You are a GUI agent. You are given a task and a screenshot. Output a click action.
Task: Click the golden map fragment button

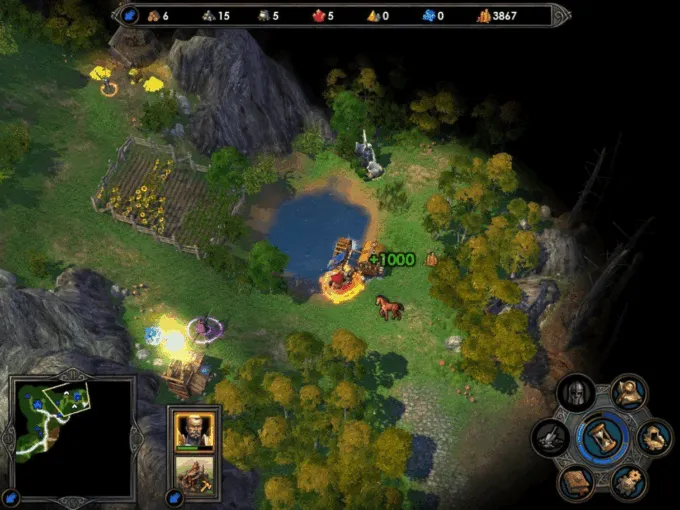(655, 437)
